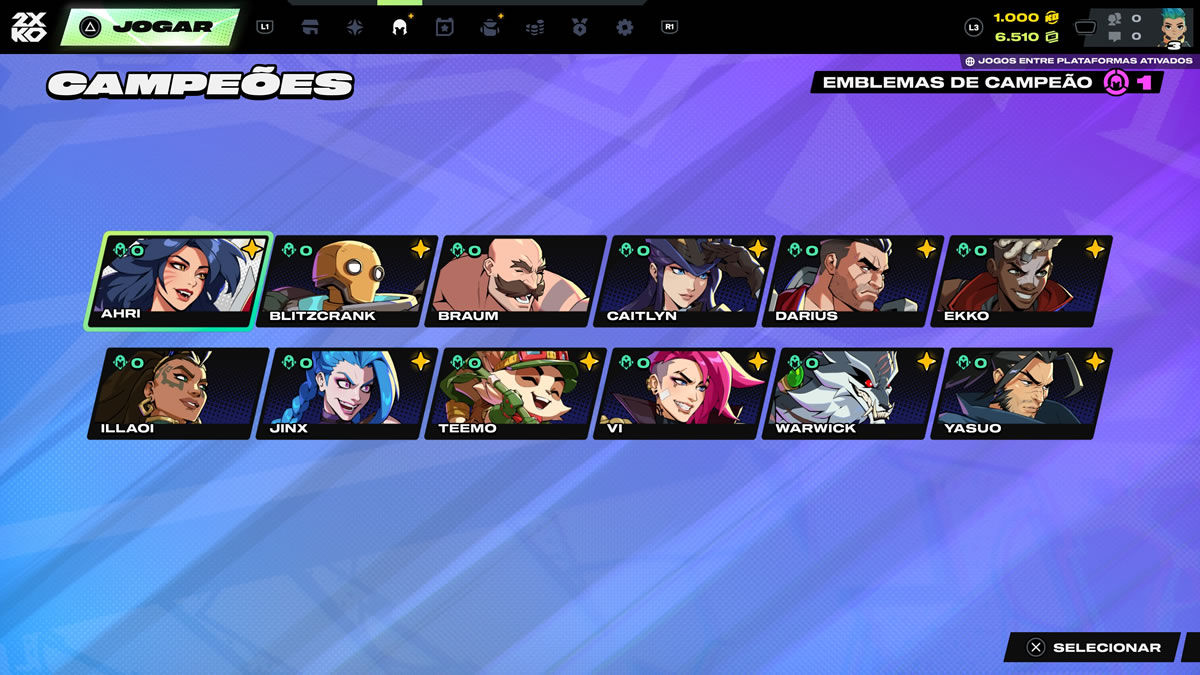Open the medal icon tab
1200x675 pixels.
[x=580, y=28]
